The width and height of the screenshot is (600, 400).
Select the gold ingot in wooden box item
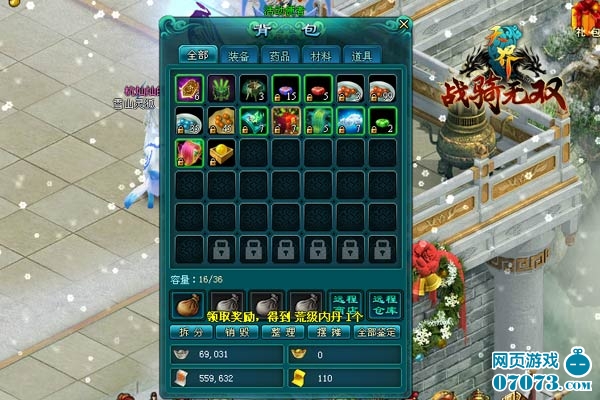pos(220,153)
